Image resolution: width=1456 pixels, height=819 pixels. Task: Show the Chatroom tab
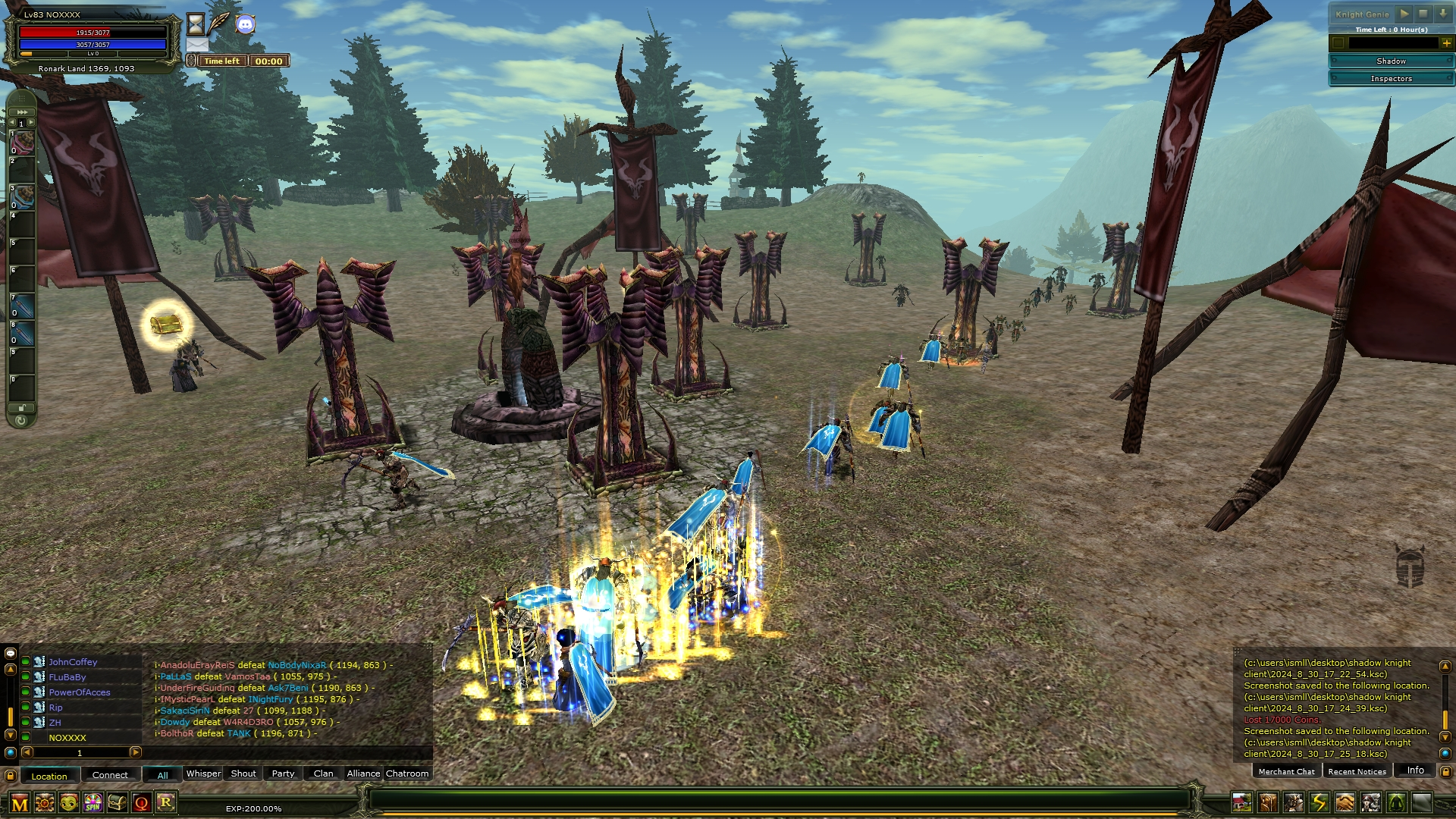407,773
